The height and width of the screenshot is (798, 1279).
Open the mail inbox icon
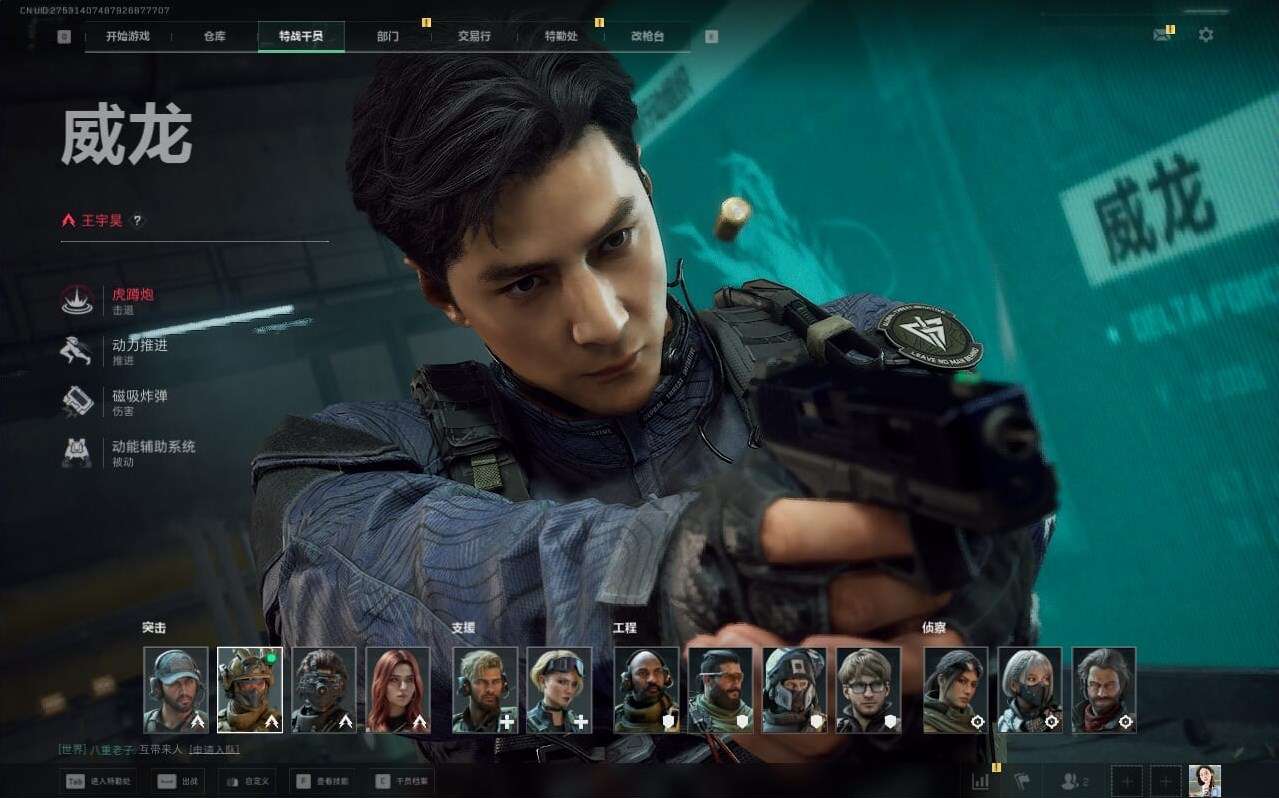1162,35
